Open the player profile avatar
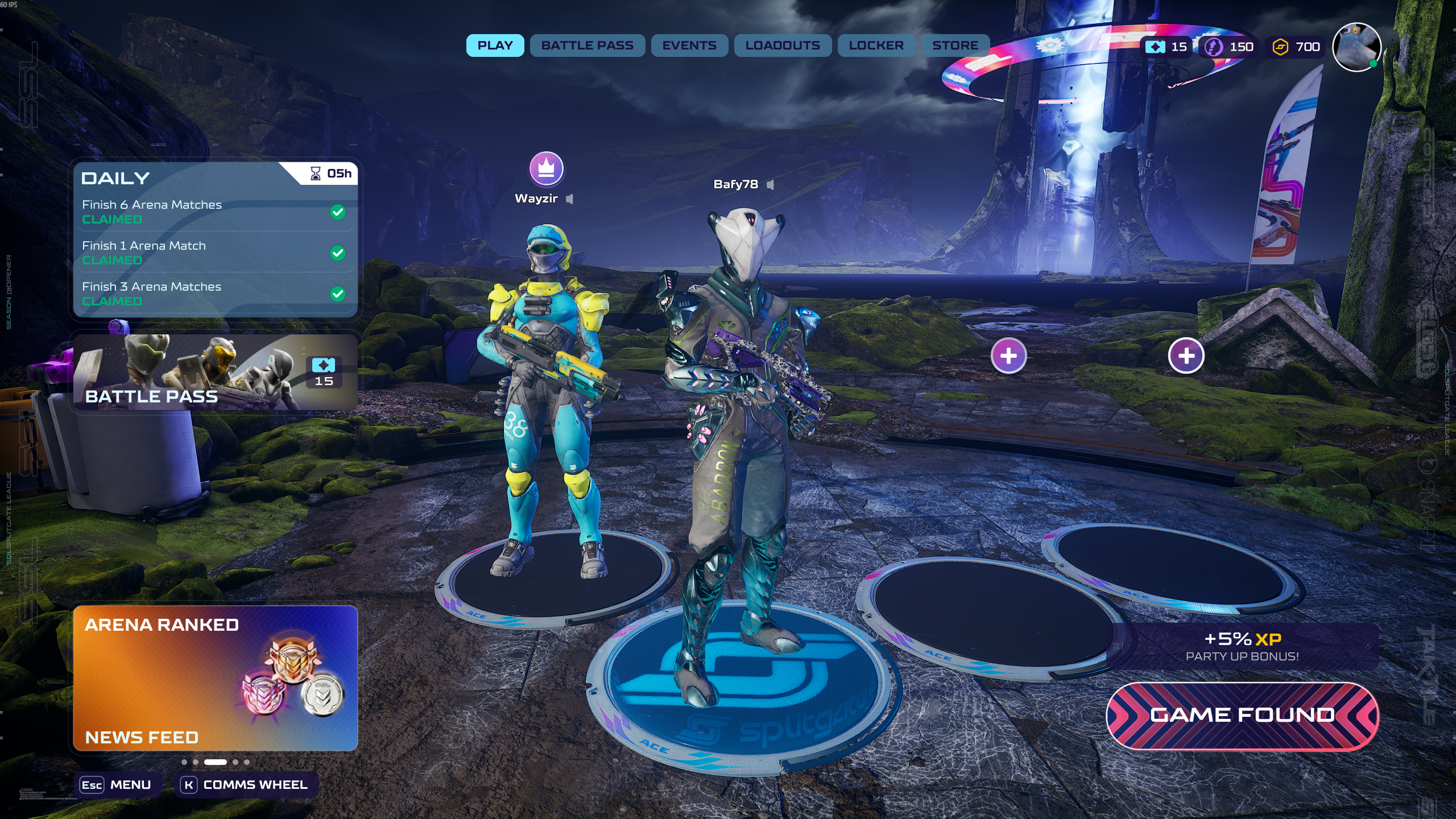 coord(1357,47)
